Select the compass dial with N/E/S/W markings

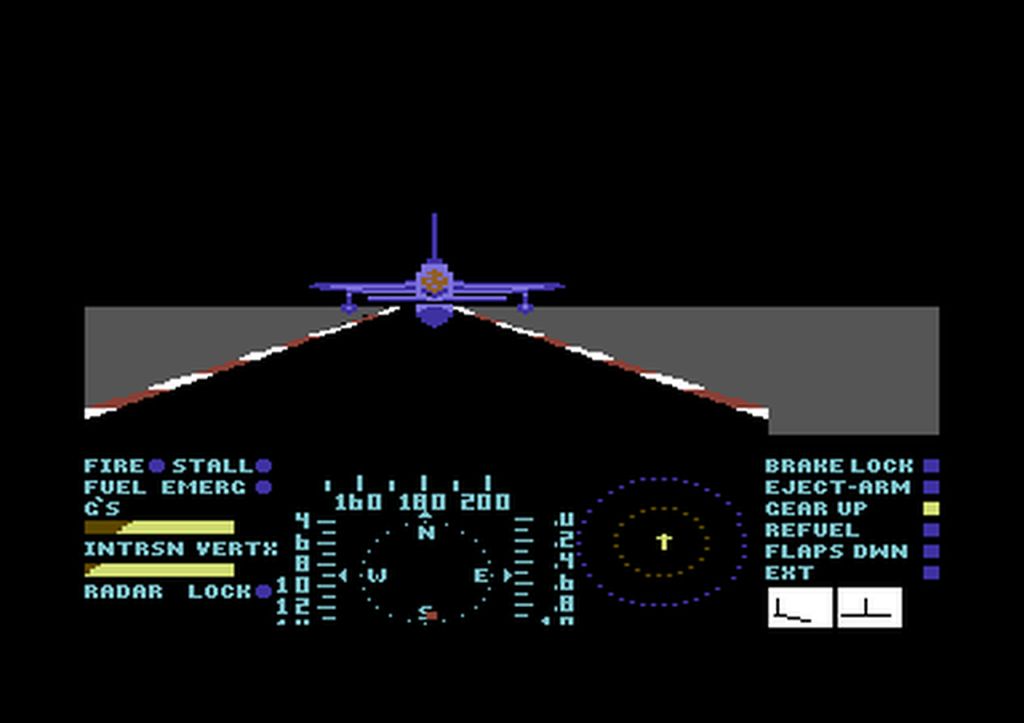click(x=427, y=575)
